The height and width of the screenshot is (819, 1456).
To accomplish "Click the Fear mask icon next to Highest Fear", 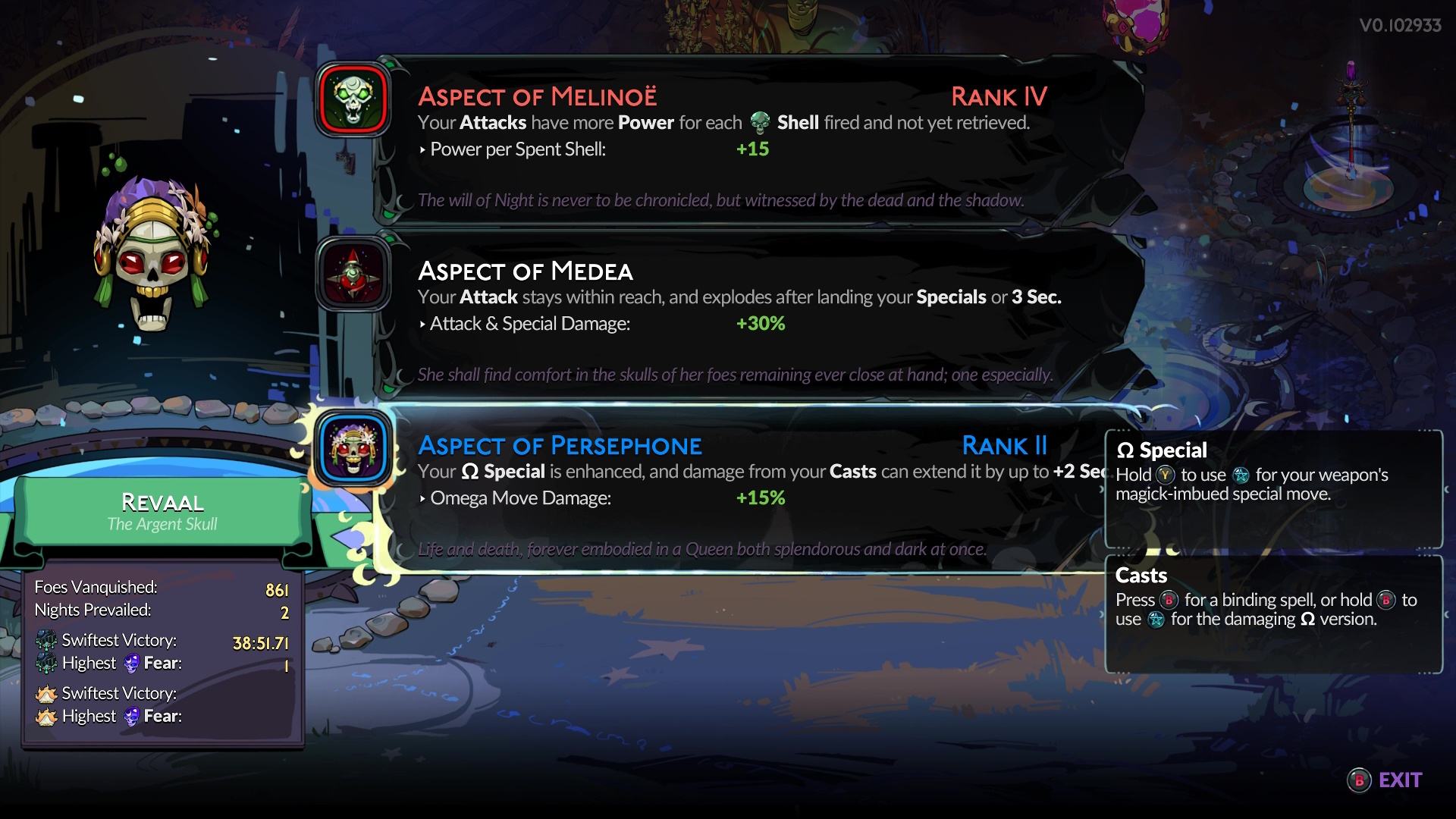I will pos(130,663).
